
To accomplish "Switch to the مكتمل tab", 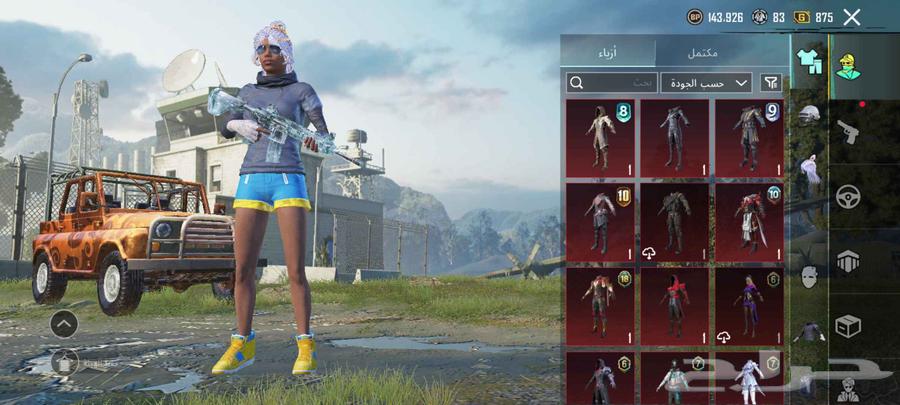I will tap(702, 53).
